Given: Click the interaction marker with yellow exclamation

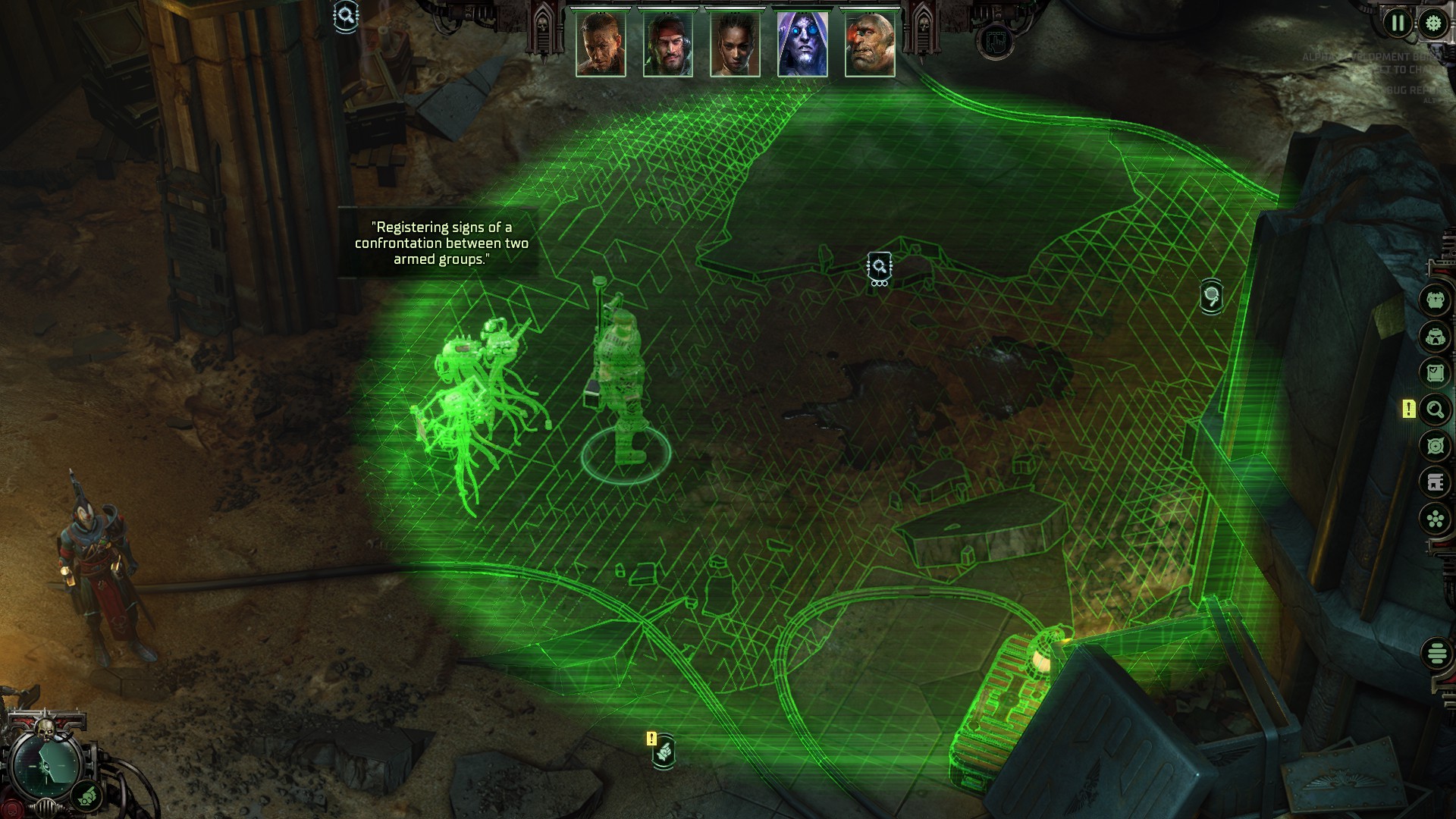Looking at the screenshot, I should (664, 752).
